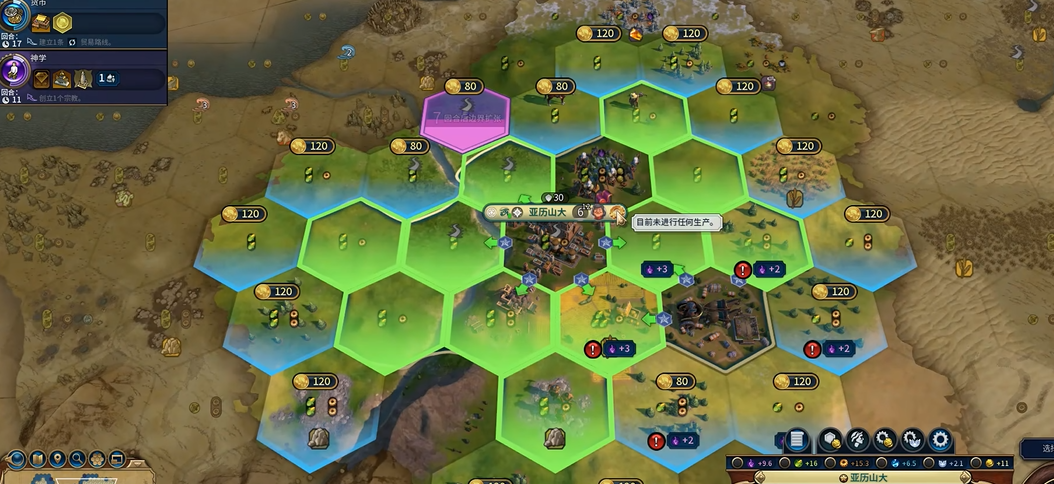1054x484 pixels.
Task: Open the 贸币 civic research panel
Action: [x=82, y=22]
